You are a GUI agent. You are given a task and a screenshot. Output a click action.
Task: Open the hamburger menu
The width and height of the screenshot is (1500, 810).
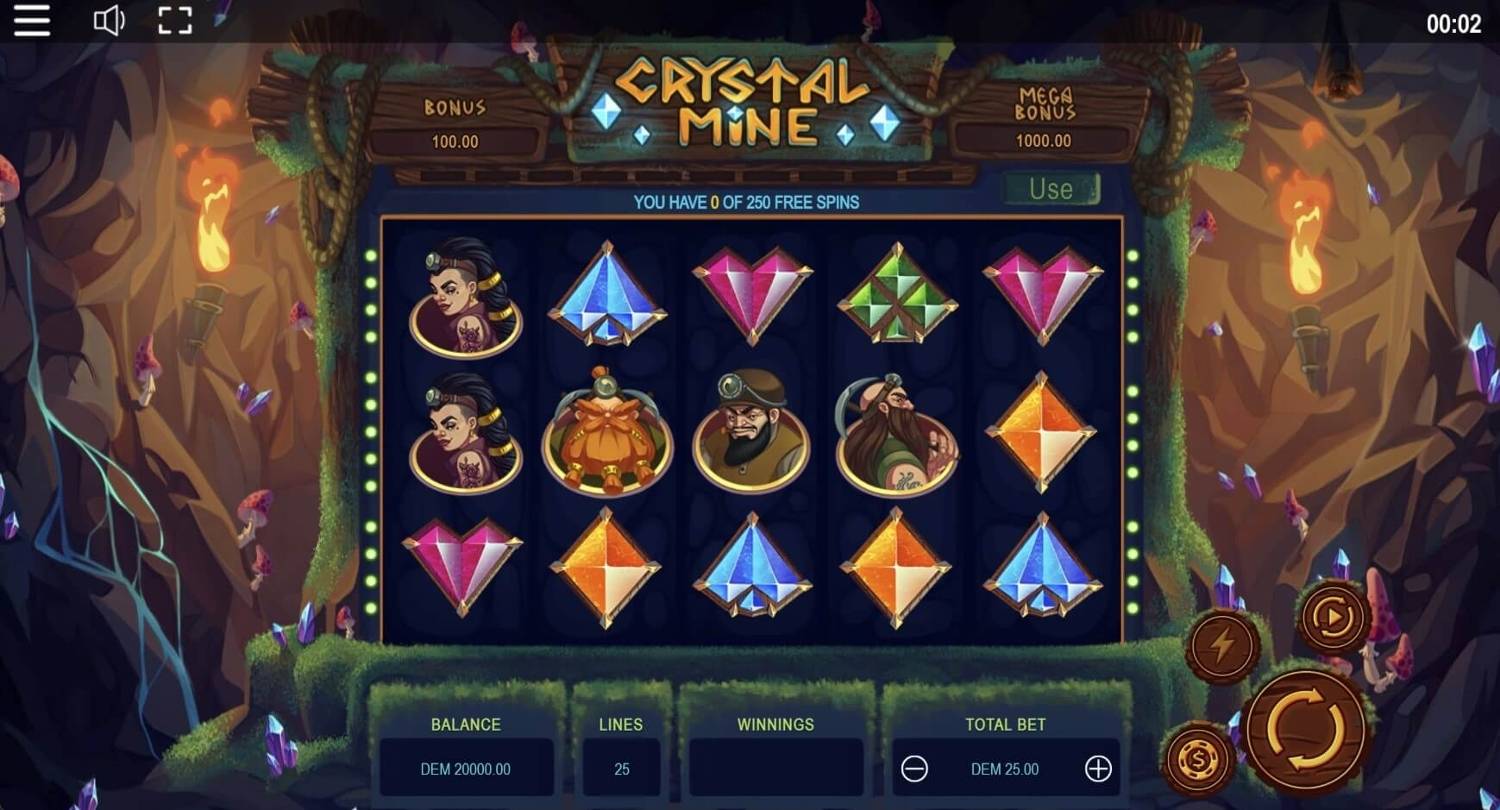pos(31,21)
